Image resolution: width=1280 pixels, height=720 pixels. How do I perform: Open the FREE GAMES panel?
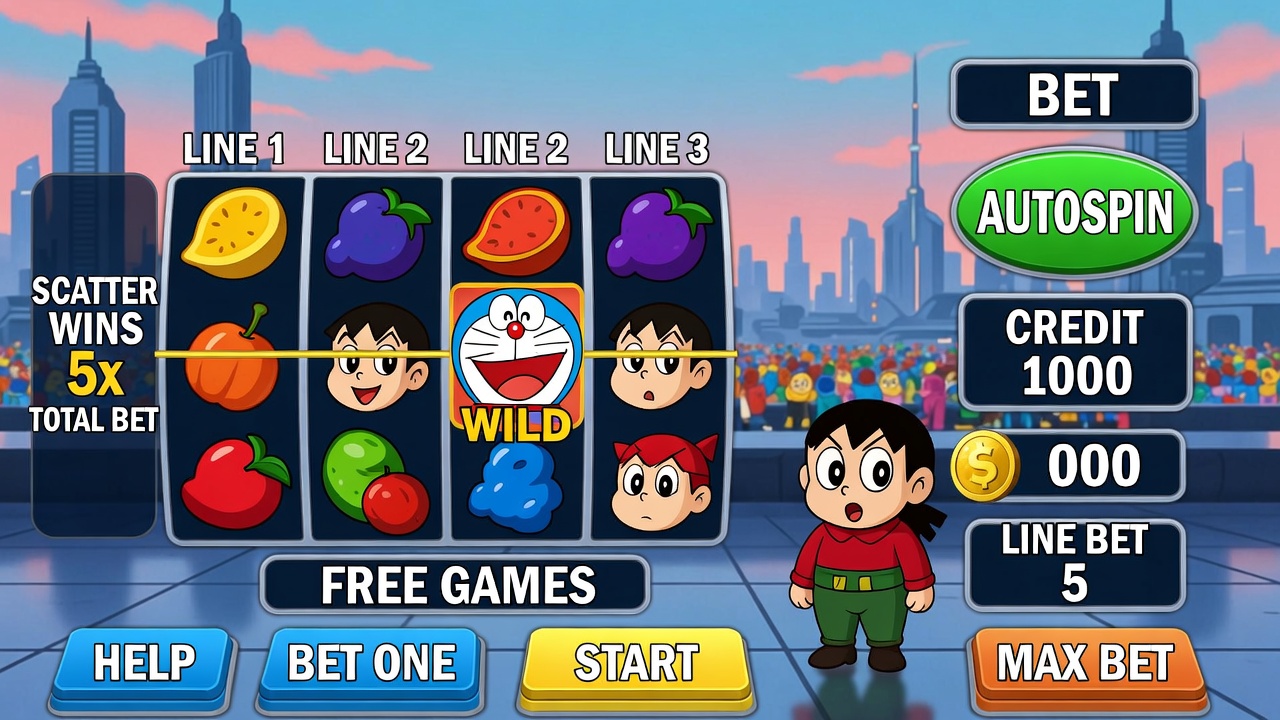(456, 585)
